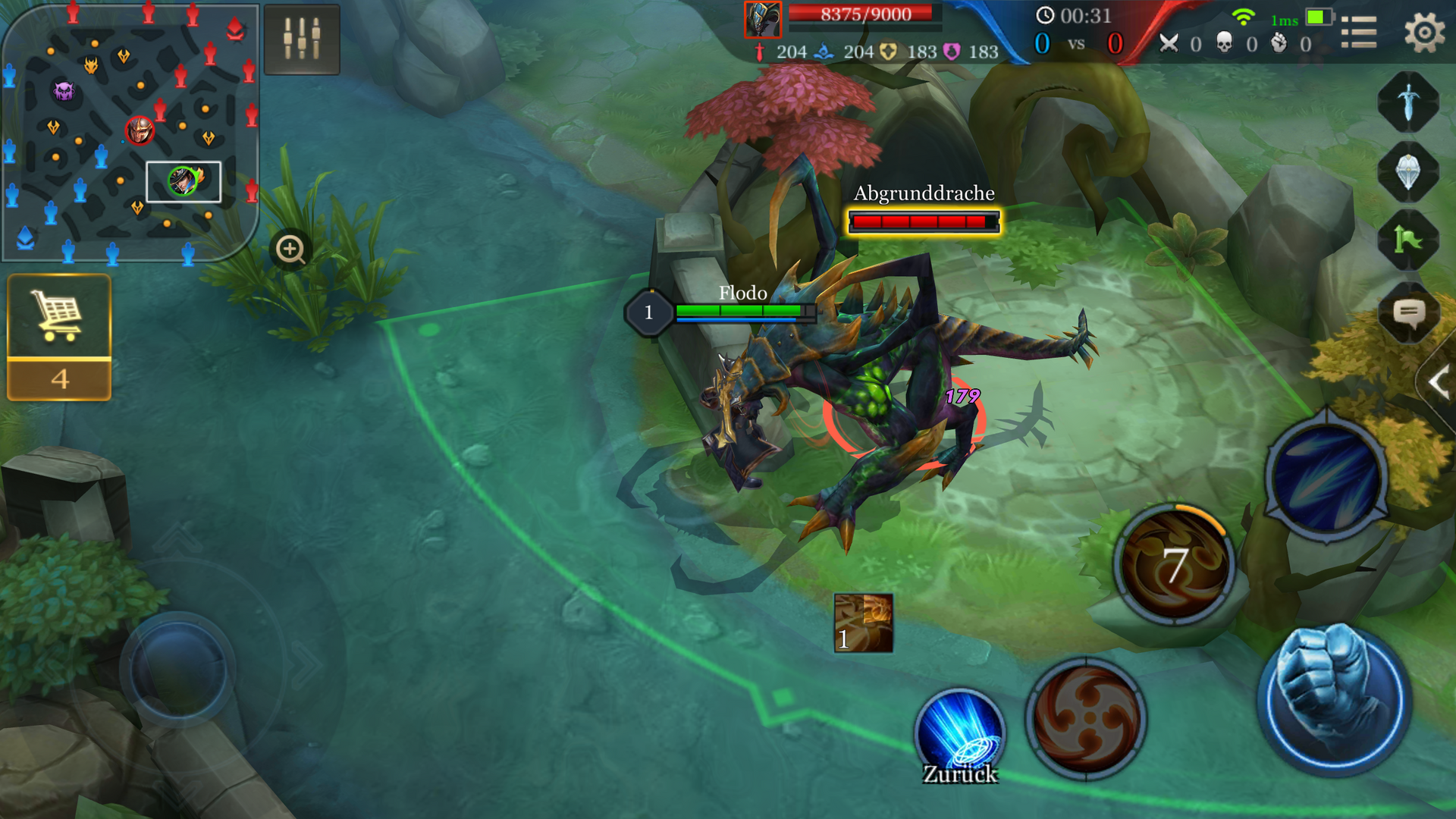
Task: Open the scoreboard list icon
Action: [1358, 33]
